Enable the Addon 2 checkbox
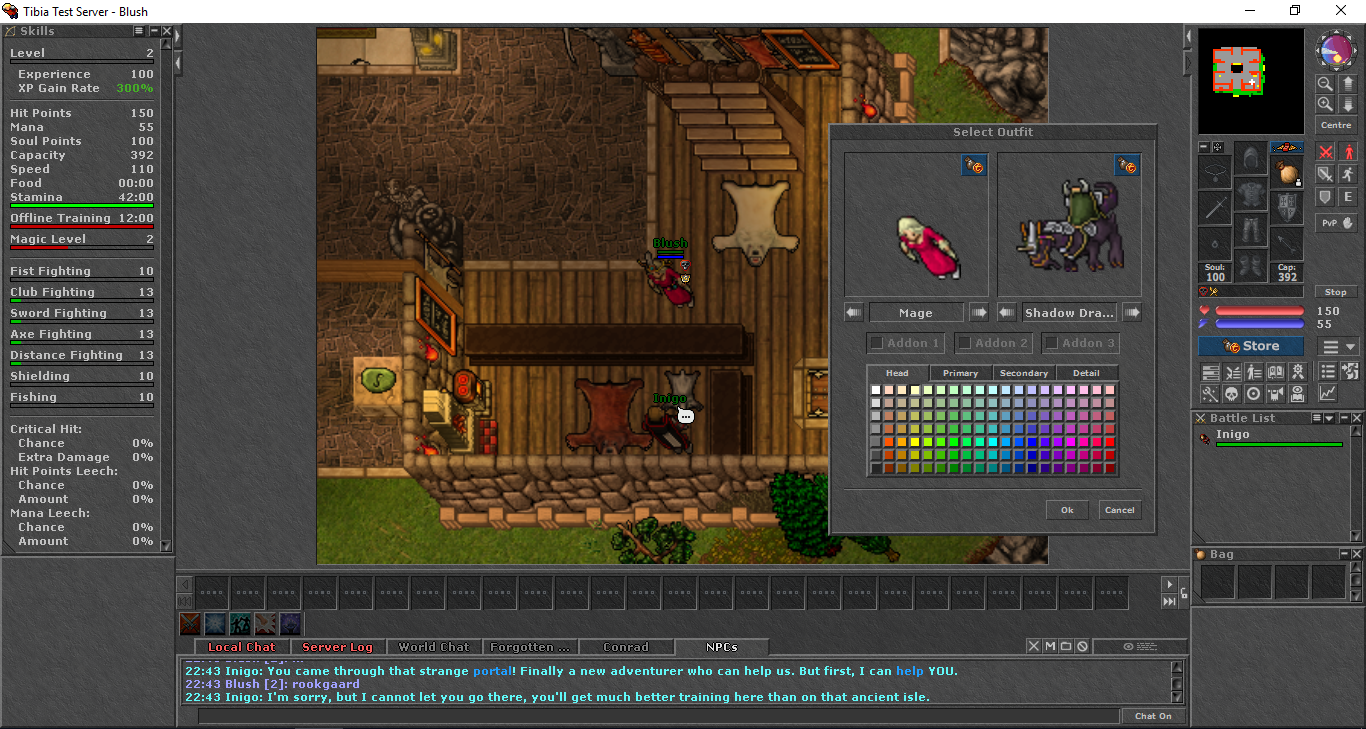The image size is (1366, 729). 965,343
